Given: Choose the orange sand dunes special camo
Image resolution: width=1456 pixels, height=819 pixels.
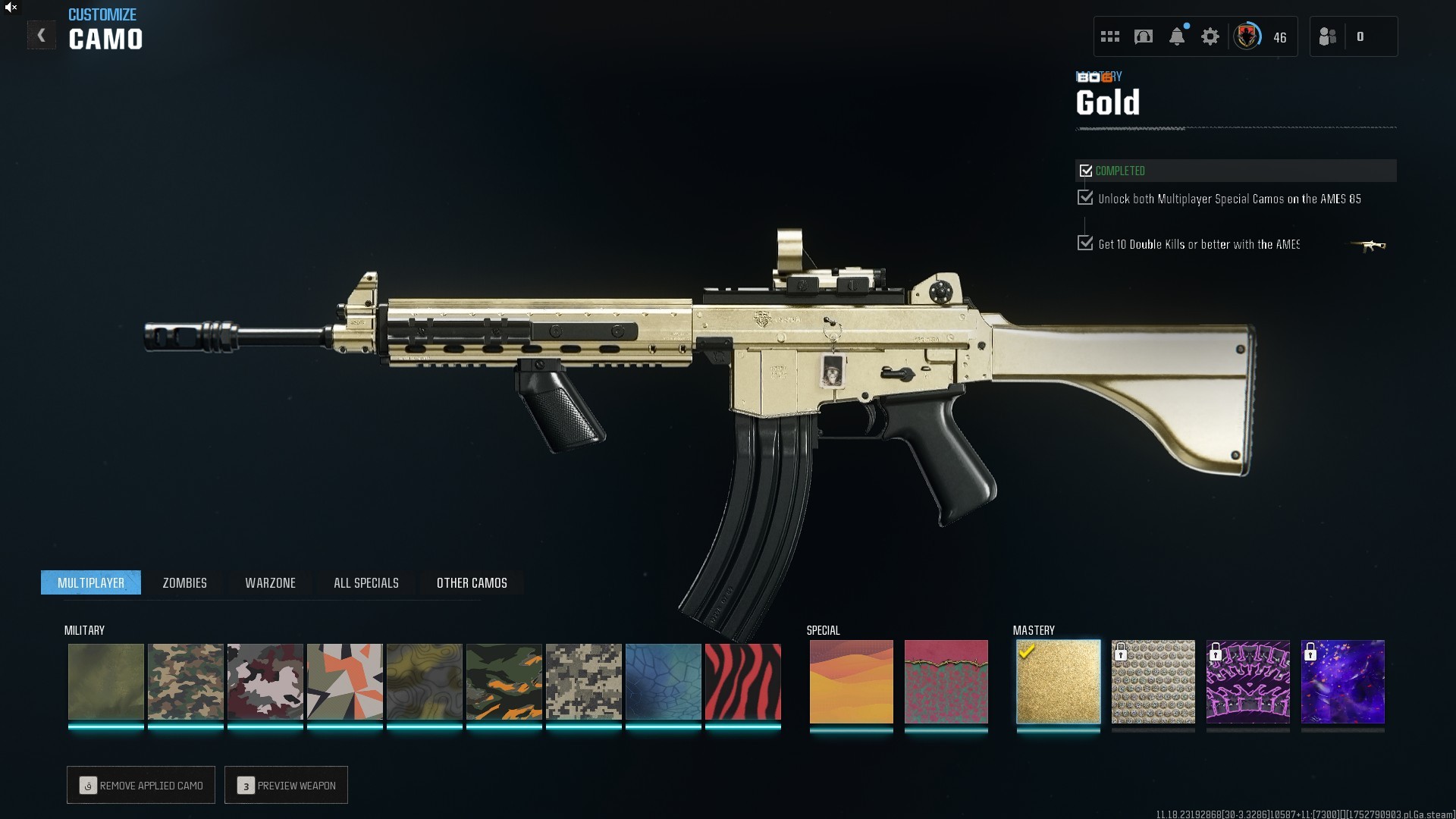Looking at the screenshot, I should (x=851, y=682).
